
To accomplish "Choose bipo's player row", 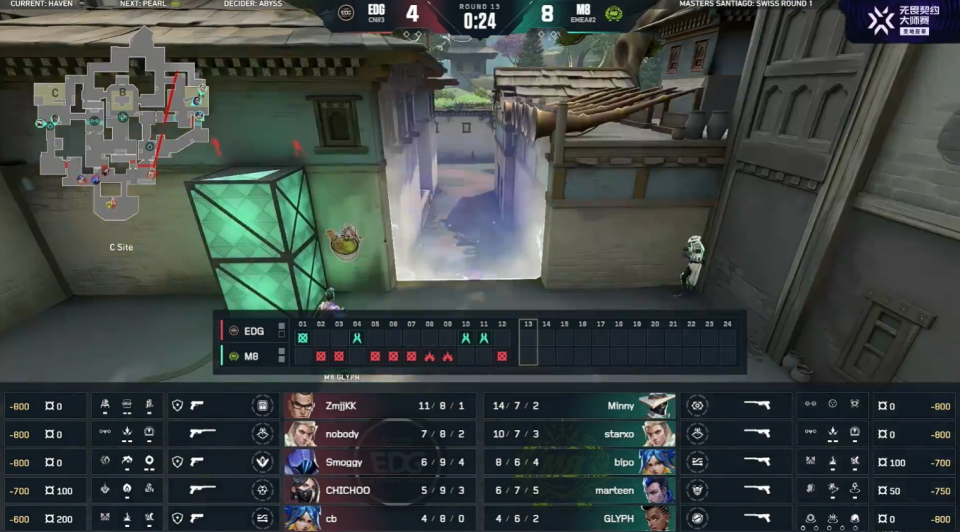I will click(580, 462).
